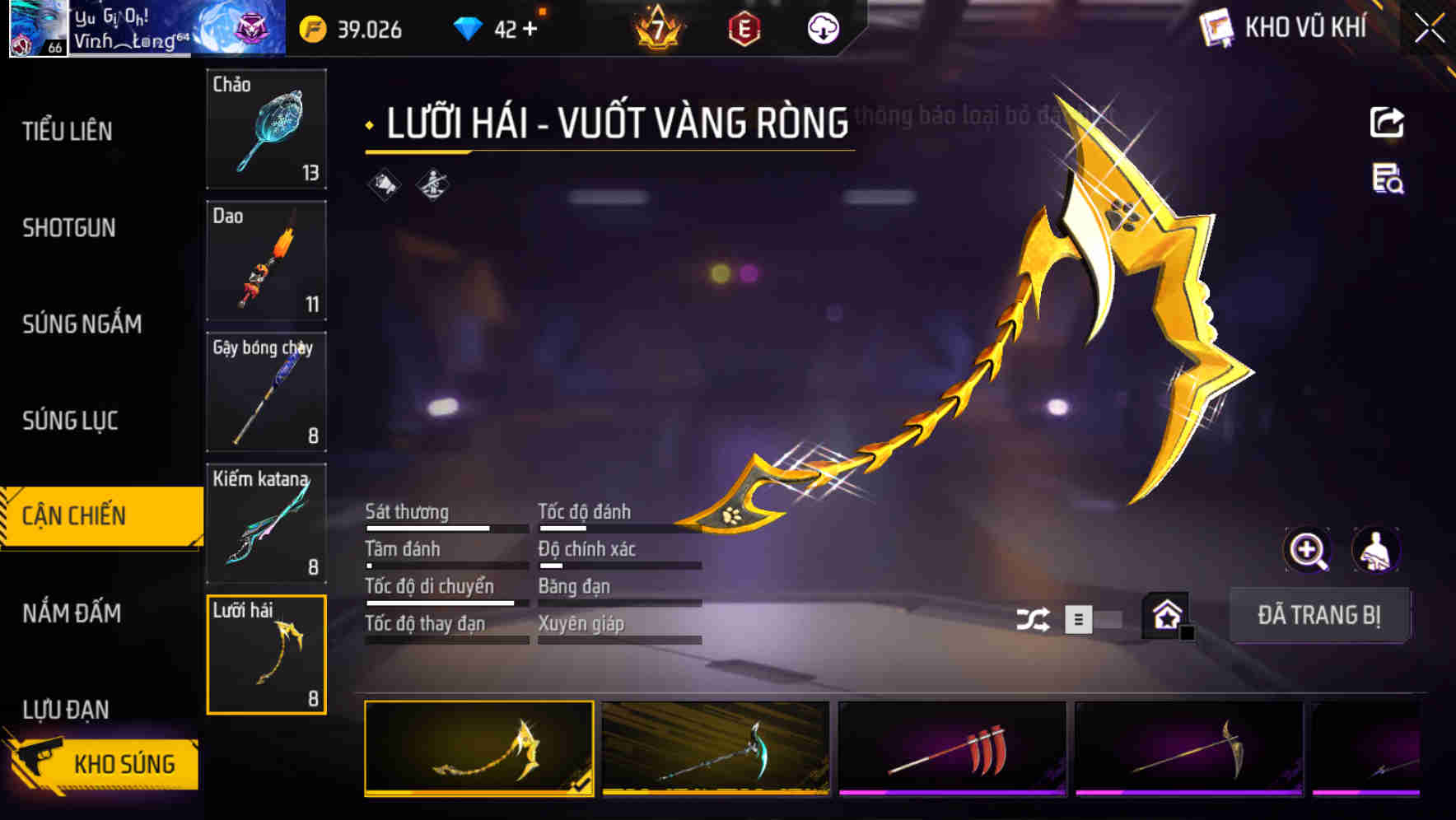Open the share icon in the top right
Viewport: 1456px width, 820px height.
point(1388,122)
